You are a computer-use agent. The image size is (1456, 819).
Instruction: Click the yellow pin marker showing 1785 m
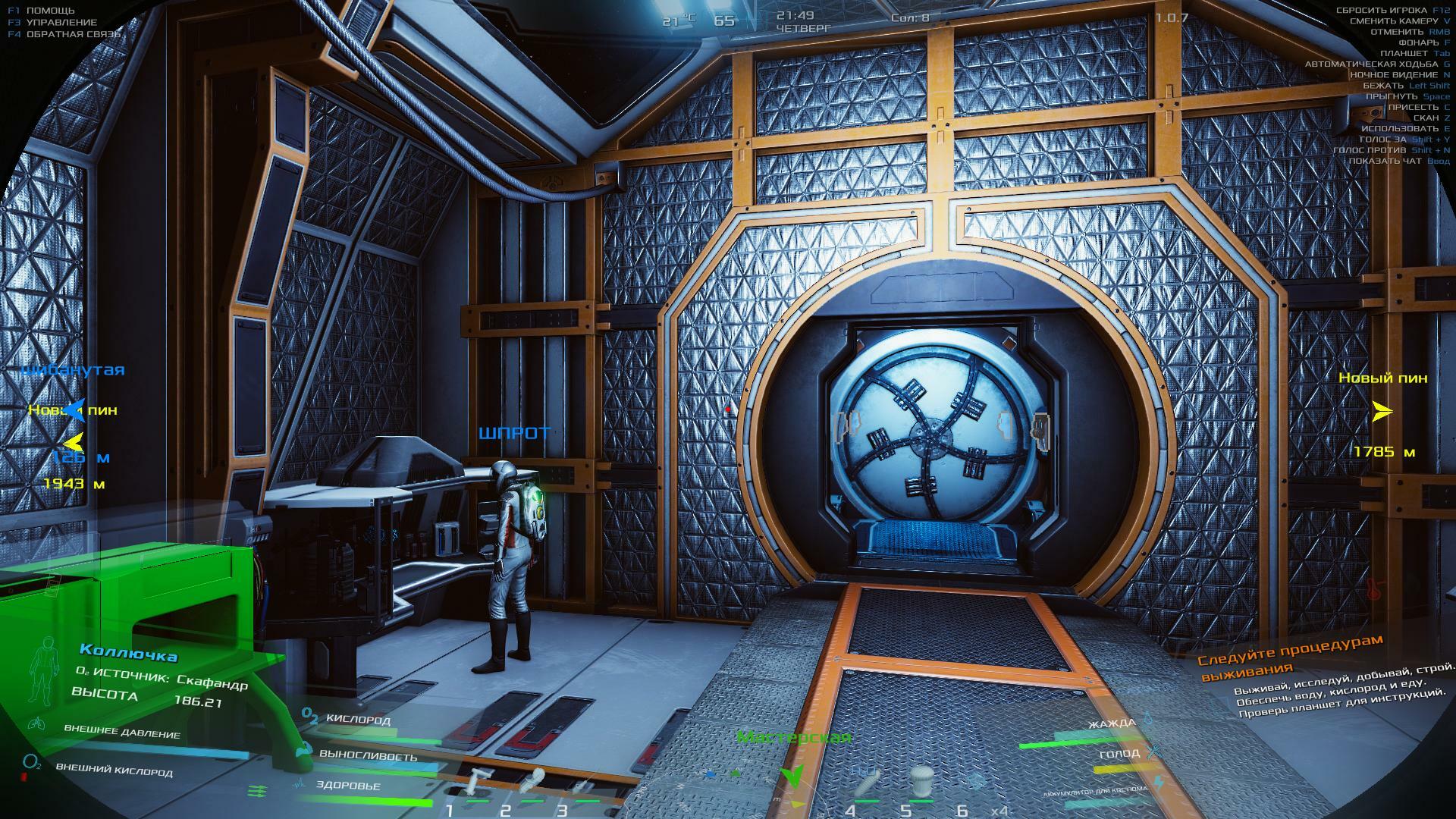(x=1382, y=412)
